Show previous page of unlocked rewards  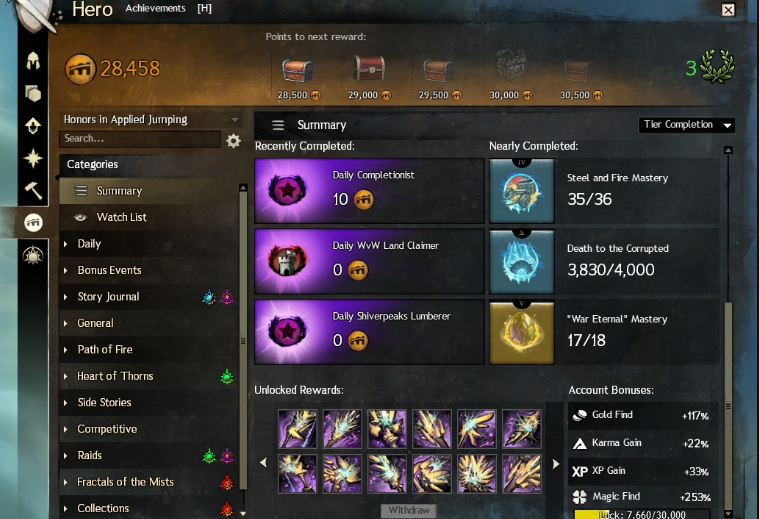click(x=264, y=463)
